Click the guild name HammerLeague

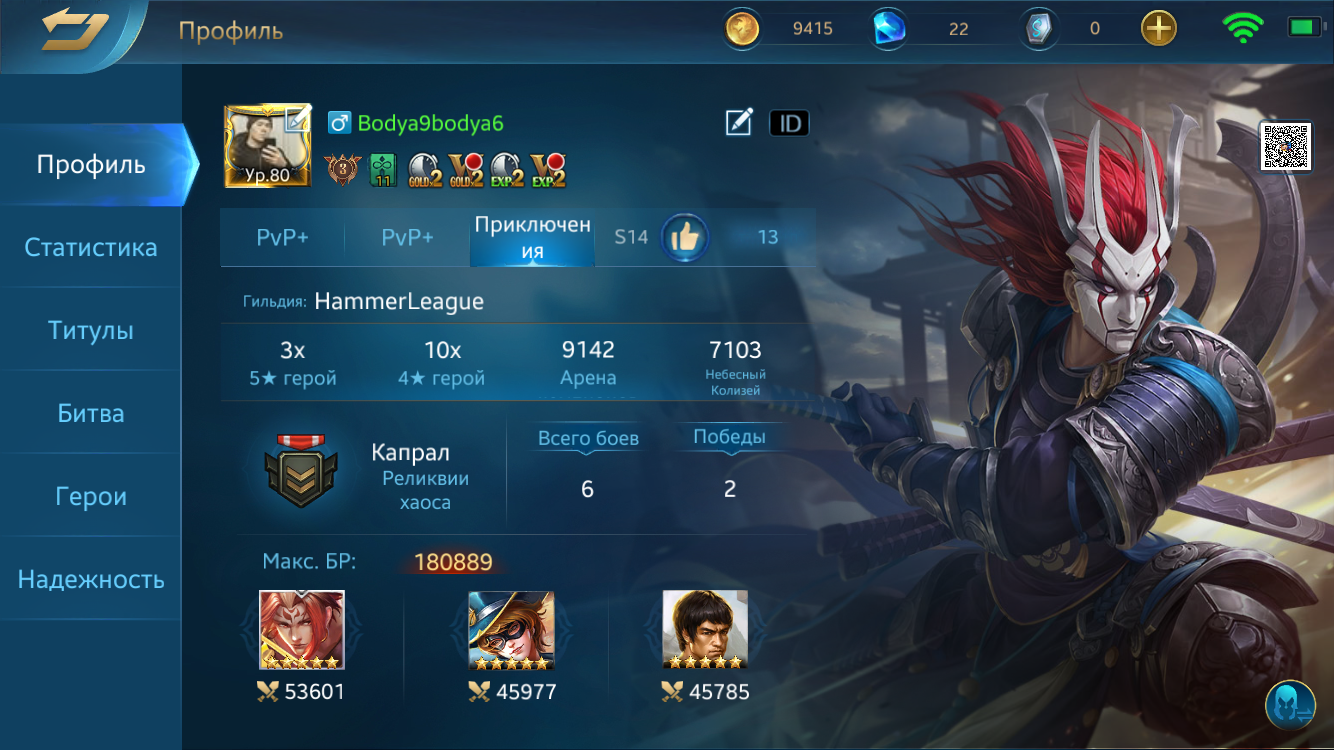point(398,299)
